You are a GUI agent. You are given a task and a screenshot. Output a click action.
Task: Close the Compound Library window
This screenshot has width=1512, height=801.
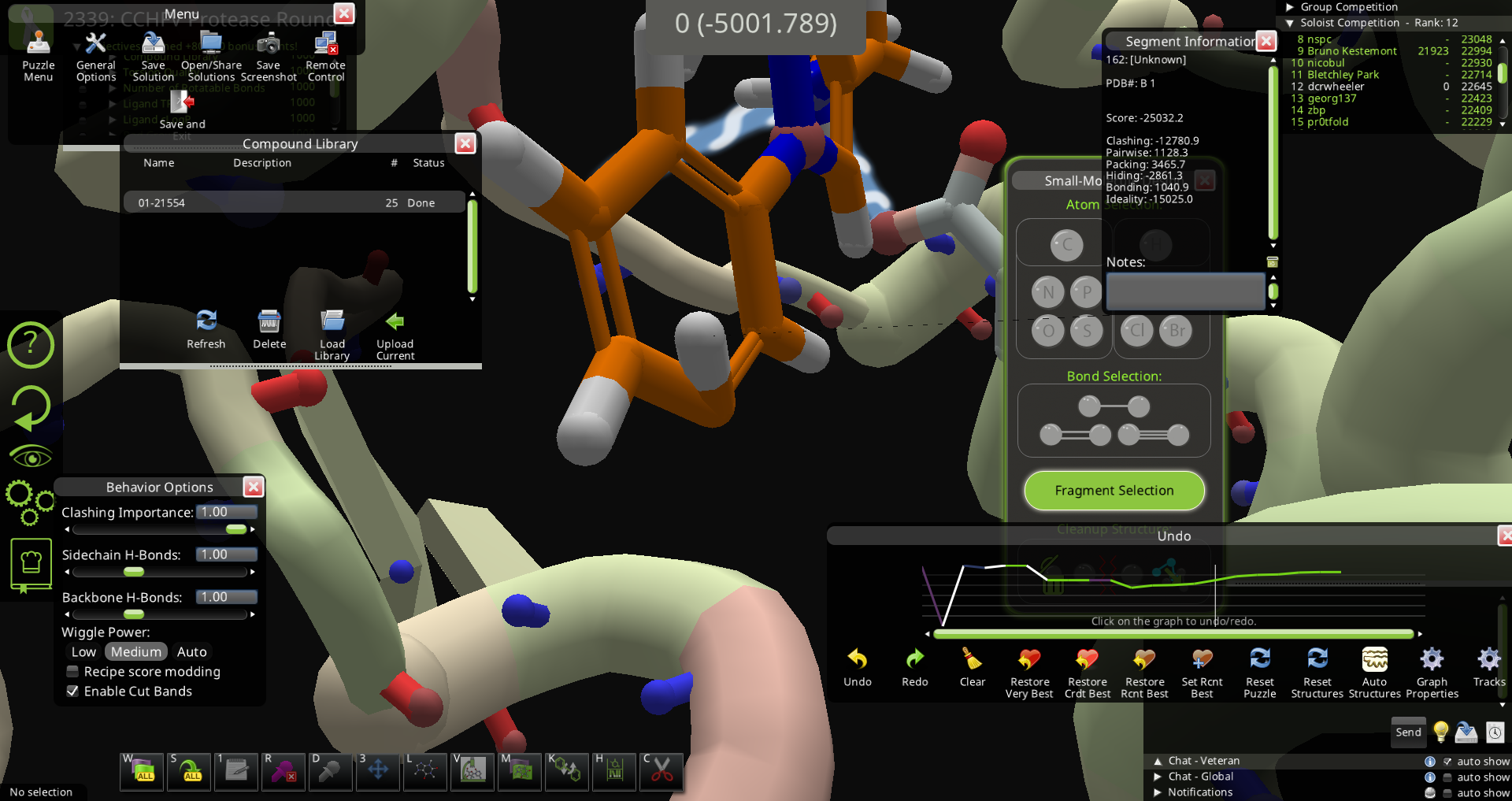(x=465, y=143)
